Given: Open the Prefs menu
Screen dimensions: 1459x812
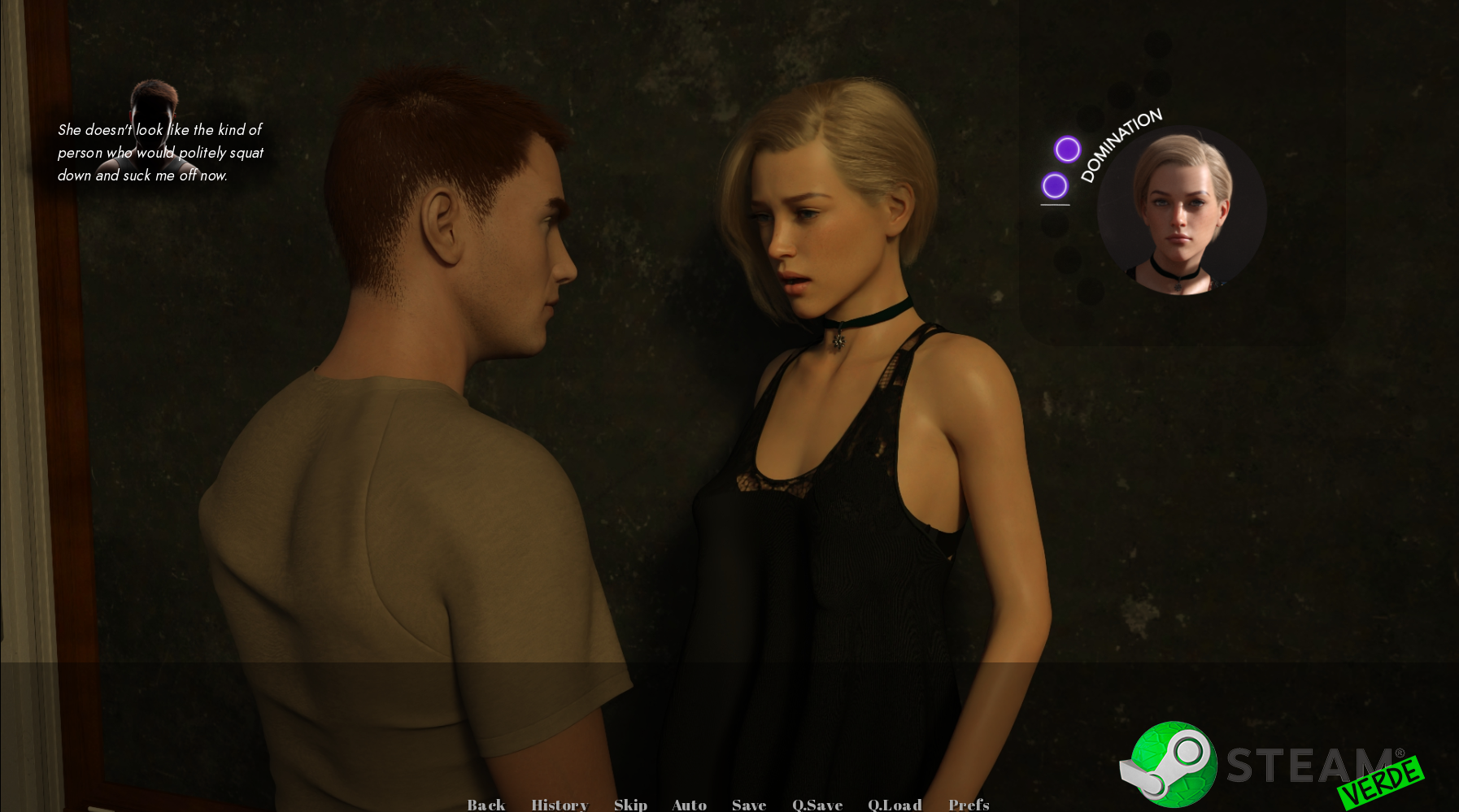Looking at the screenshot, I should point(969,804).
